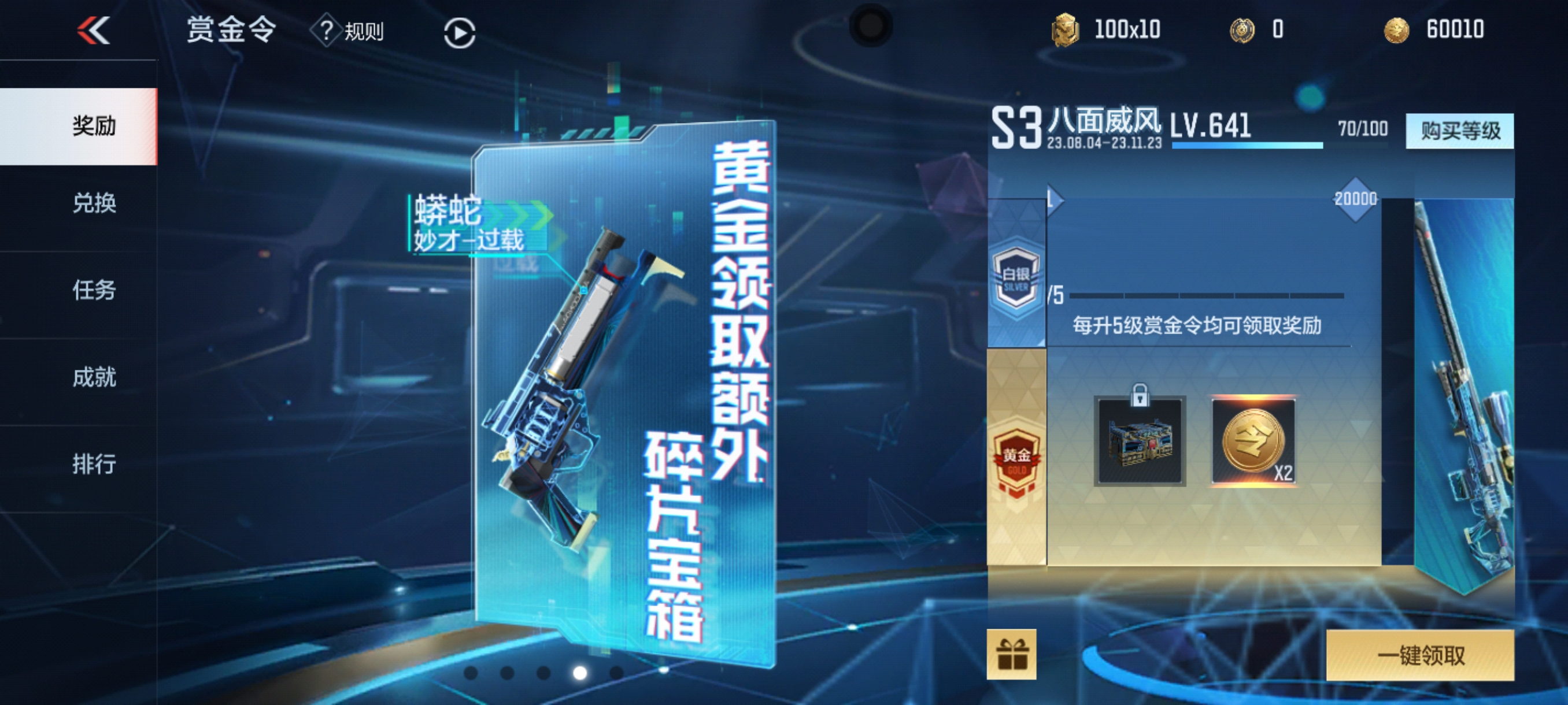Open the 黄金领取额外碎片宝箱 promo banner
The image size is (1568, 705).
click(624, 389)
